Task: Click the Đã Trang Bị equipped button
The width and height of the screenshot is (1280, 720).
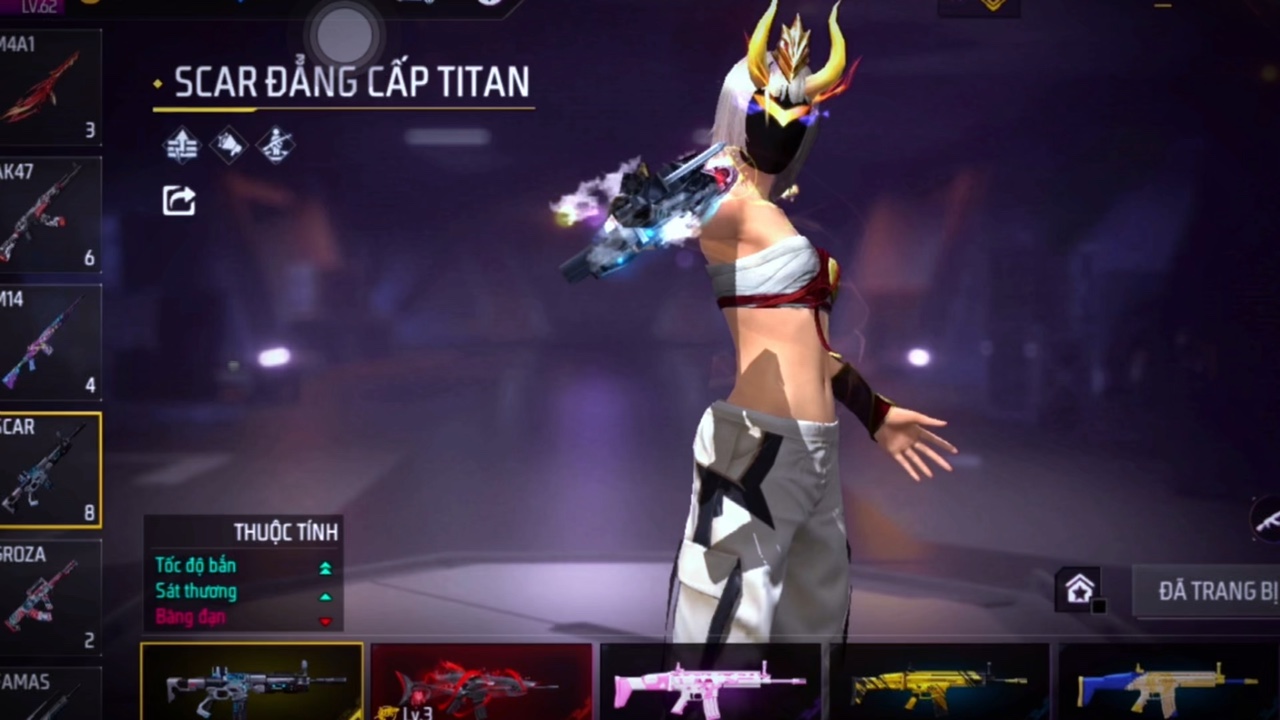Action: (x=1210, y=591)
